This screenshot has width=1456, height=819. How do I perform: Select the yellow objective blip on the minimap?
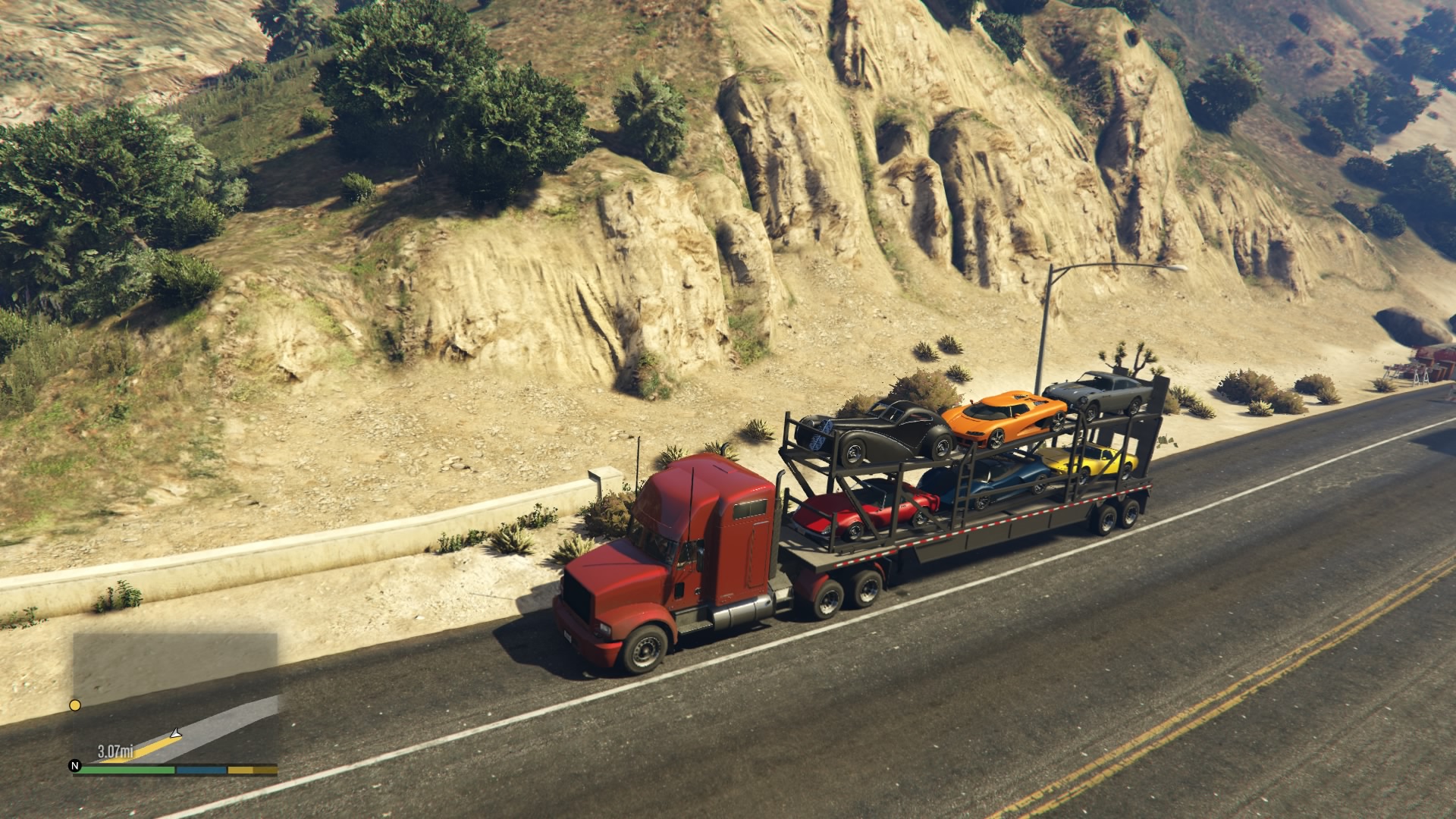coord(75,705)
